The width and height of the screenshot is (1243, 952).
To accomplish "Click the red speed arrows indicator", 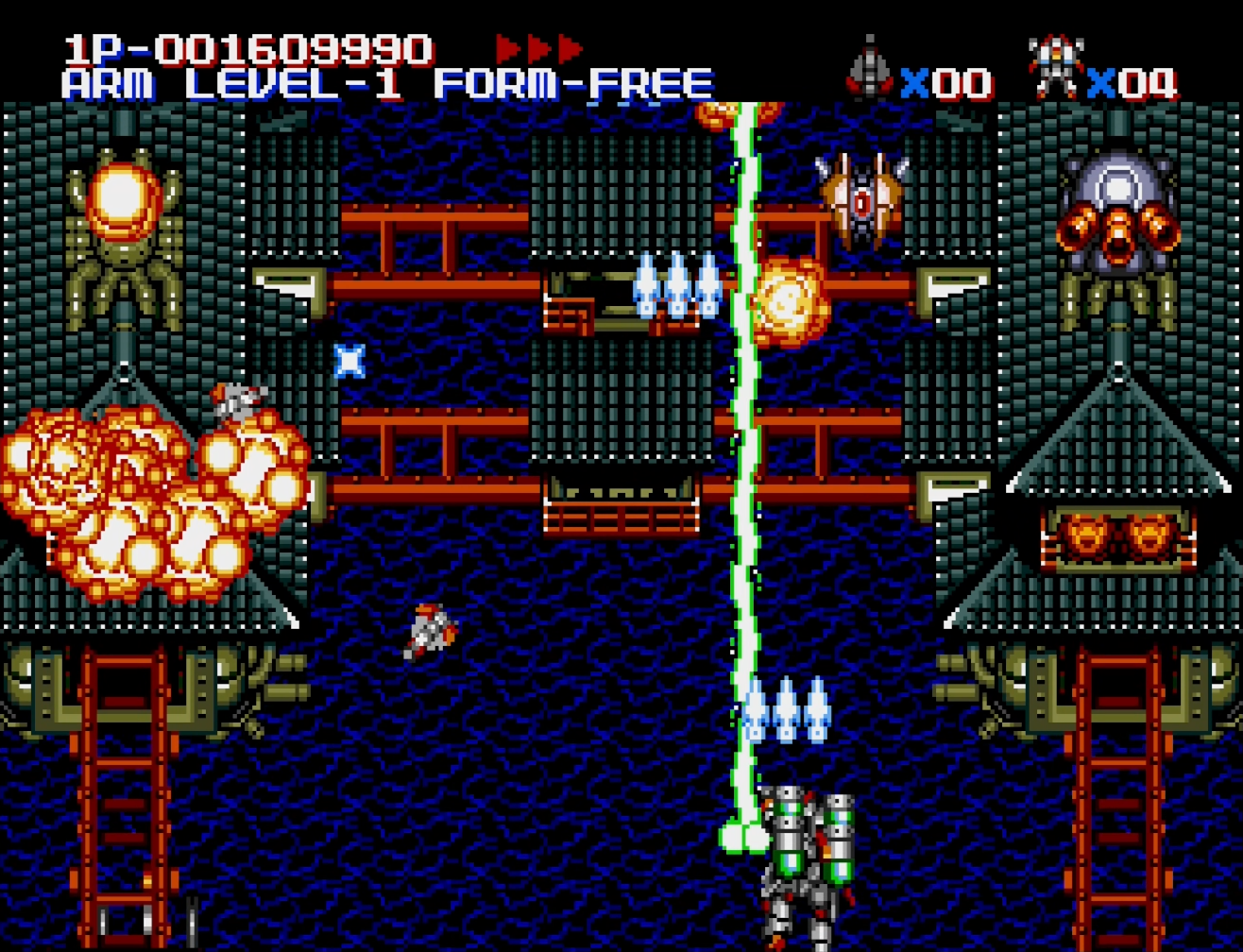I will click(x=539, y=48).
